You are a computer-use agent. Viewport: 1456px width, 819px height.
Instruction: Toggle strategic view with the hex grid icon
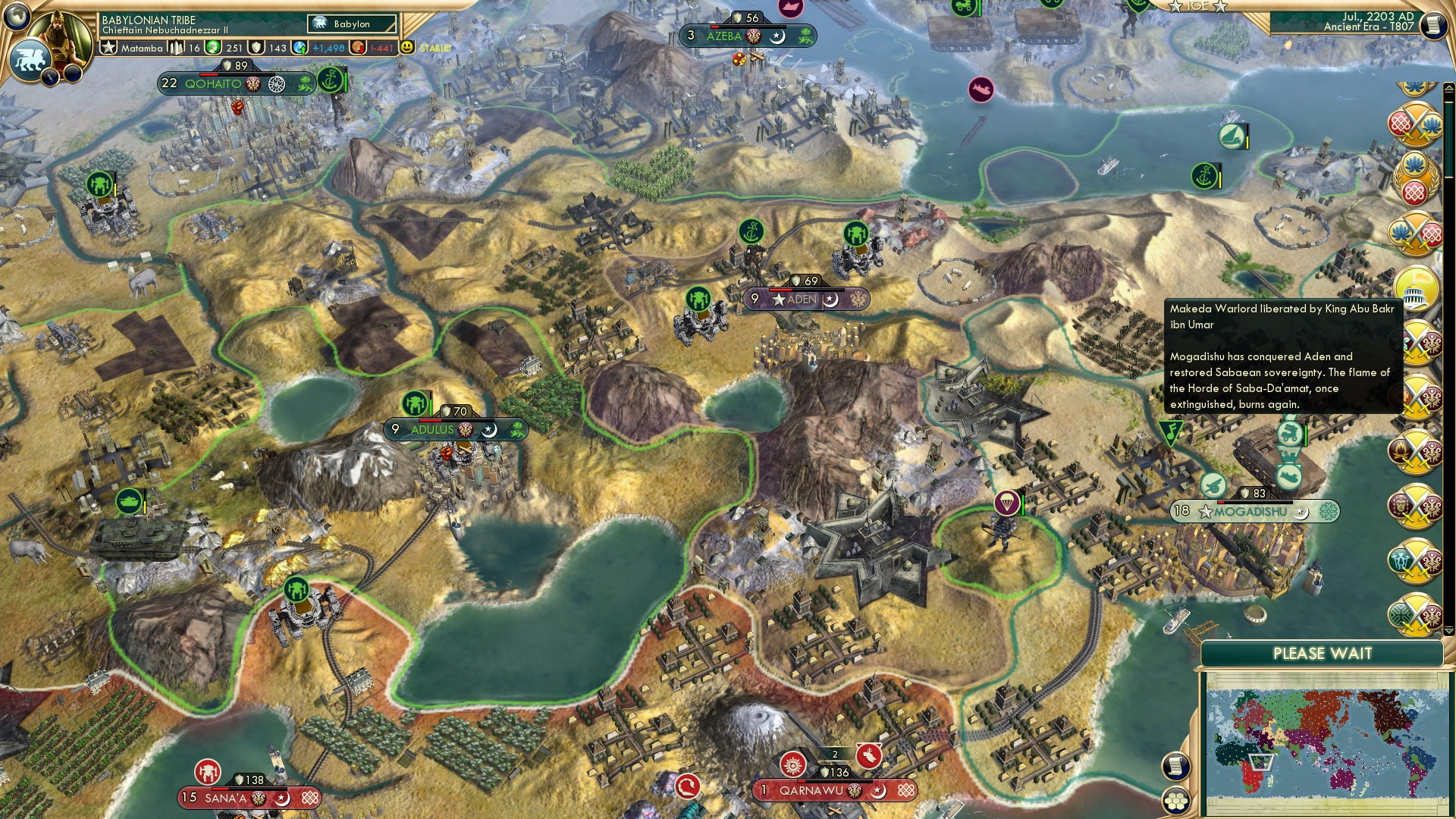tap(1176, 800)
